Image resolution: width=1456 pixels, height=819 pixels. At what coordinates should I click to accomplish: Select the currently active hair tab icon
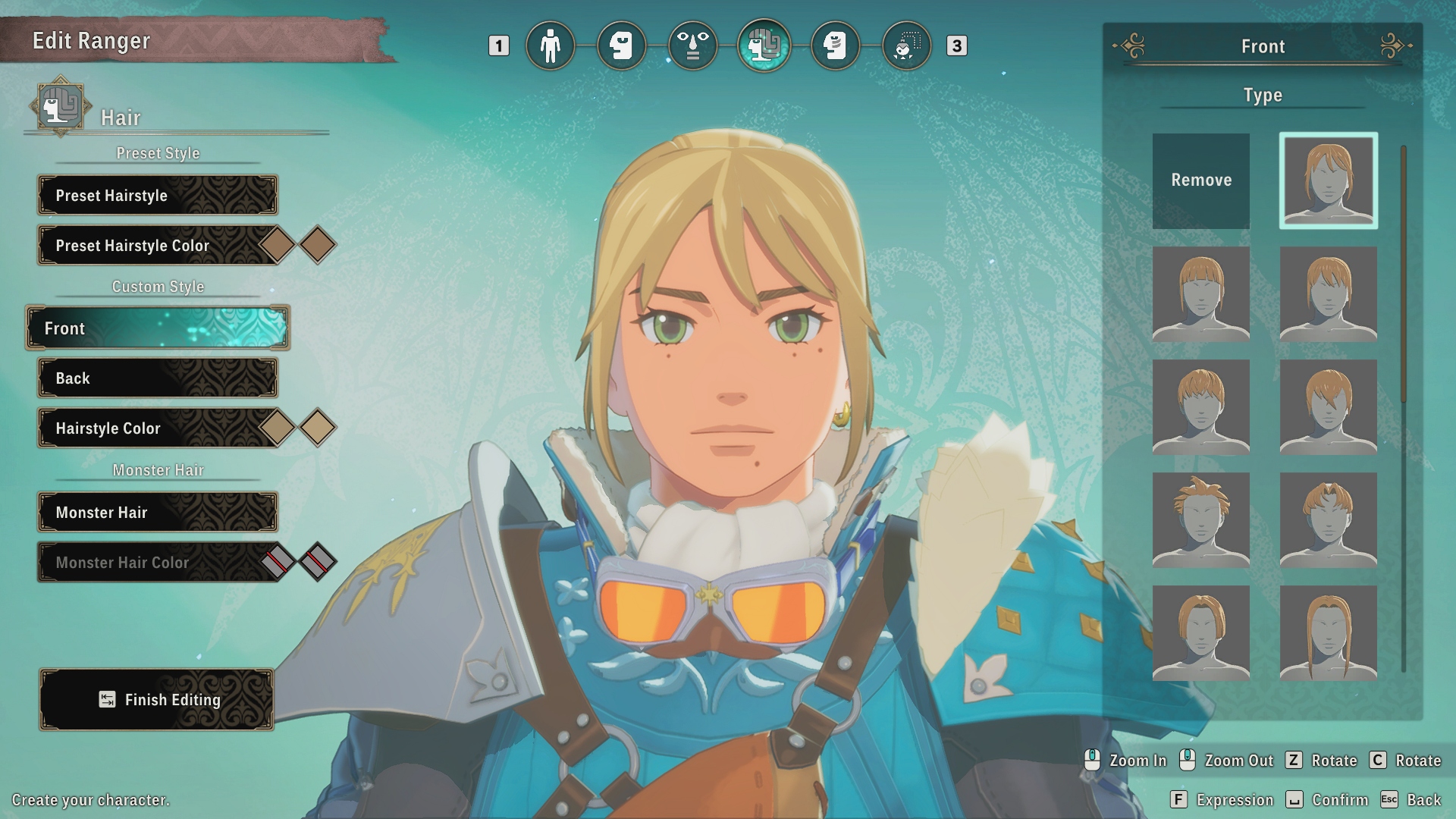pos(764,46)
